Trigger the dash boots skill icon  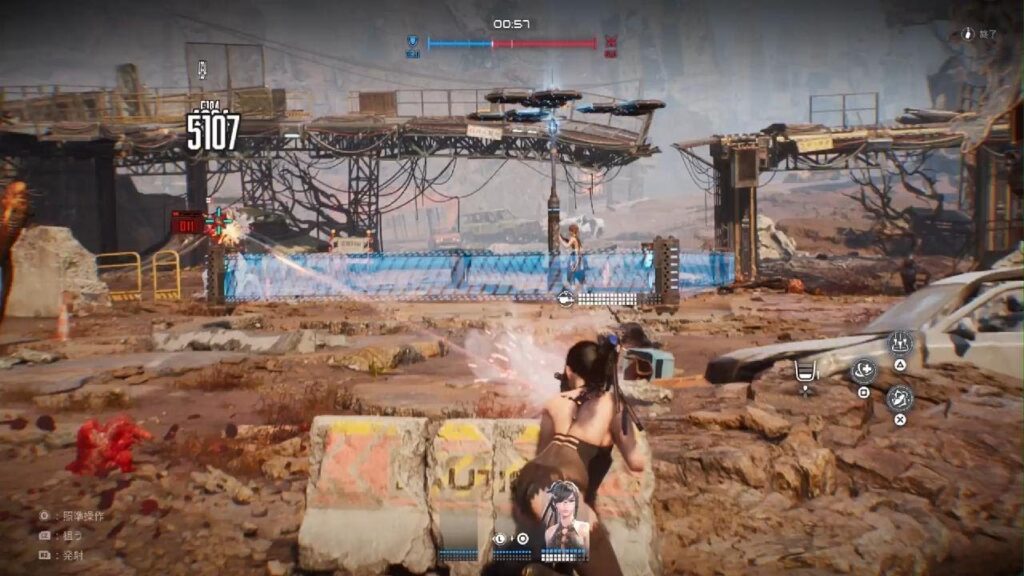click(x=900, y=398)
